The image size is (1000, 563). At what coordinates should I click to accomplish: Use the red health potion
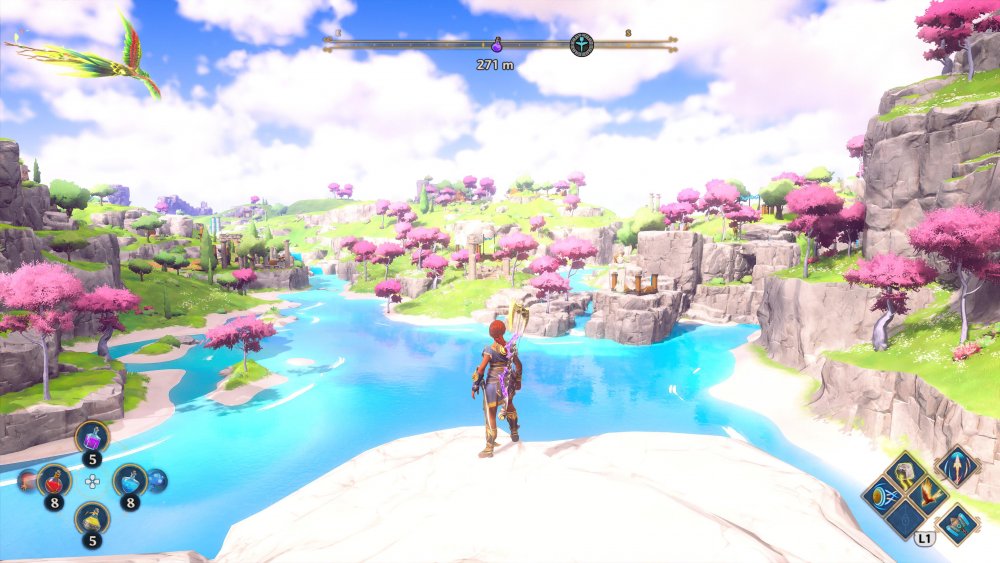point(54,481)
